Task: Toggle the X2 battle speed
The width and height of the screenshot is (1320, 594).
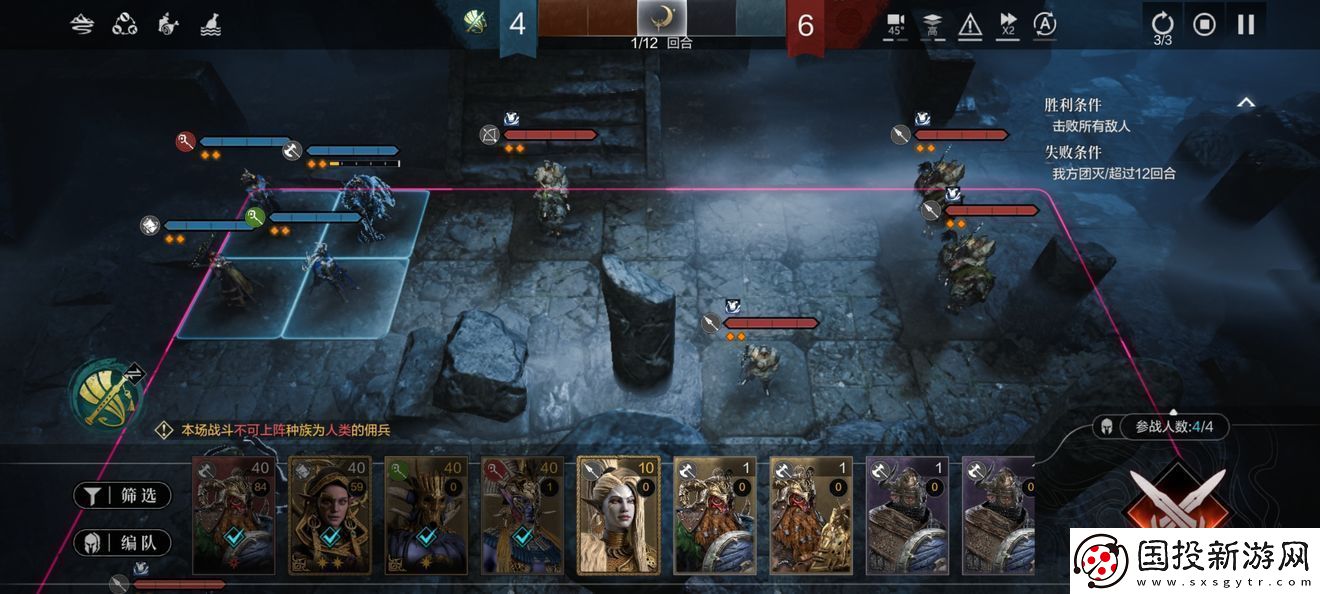Action: 1008,25
